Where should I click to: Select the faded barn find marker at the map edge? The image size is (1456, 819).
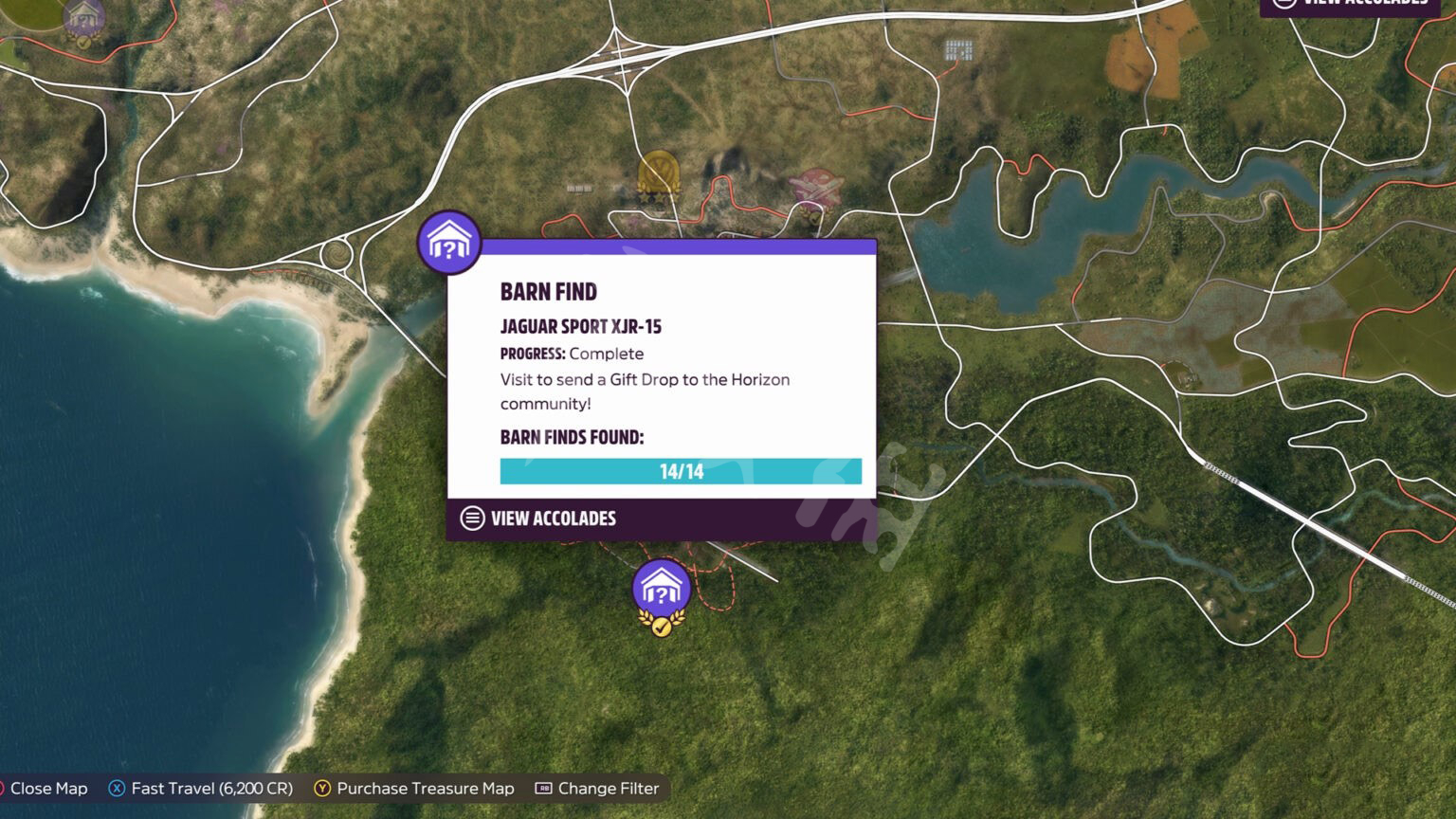point(84,19)
